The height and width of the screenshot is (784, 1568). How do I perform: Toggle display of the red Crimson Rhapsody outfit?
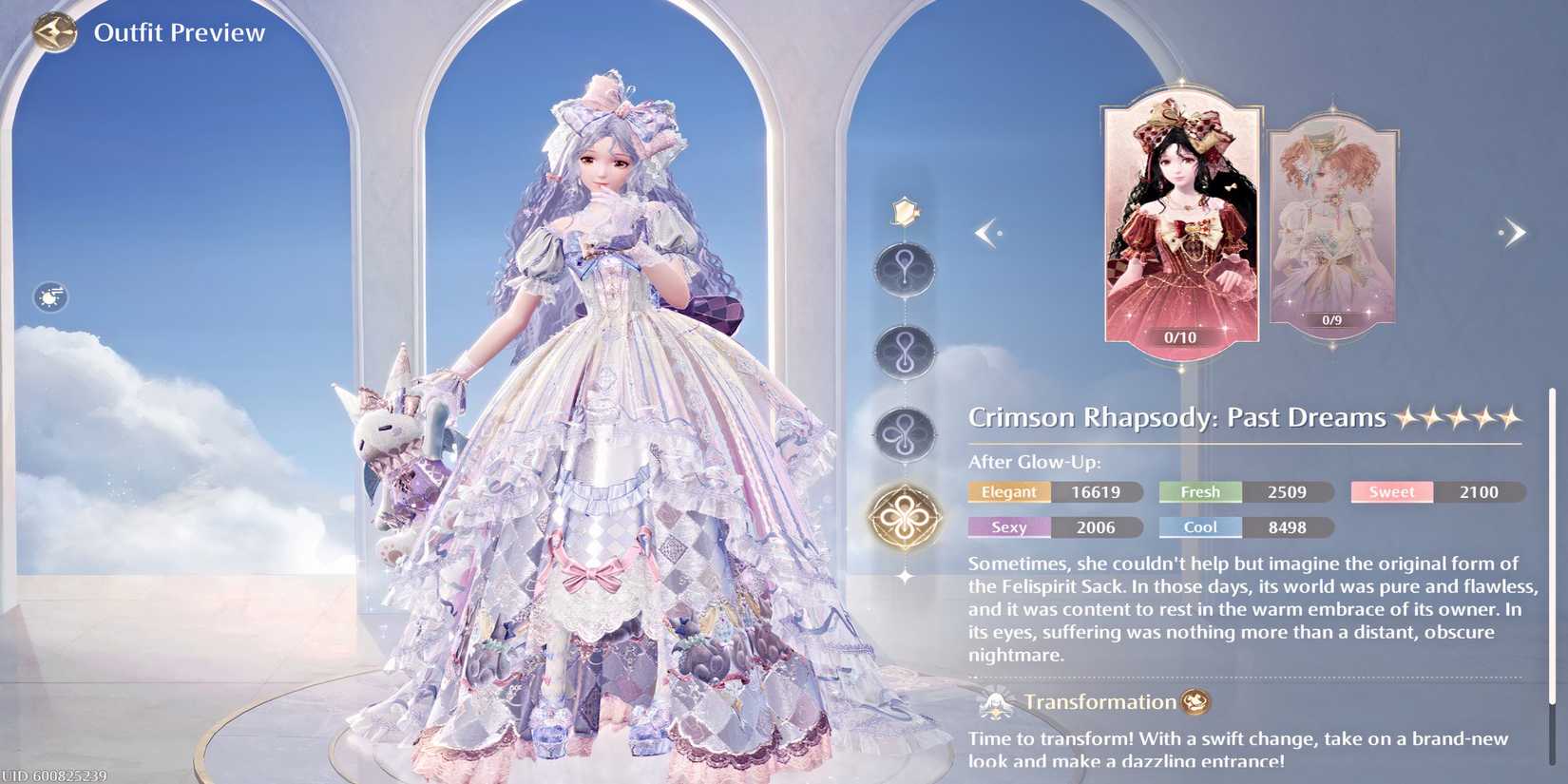pyautogui.click(x=1182, y=223)
